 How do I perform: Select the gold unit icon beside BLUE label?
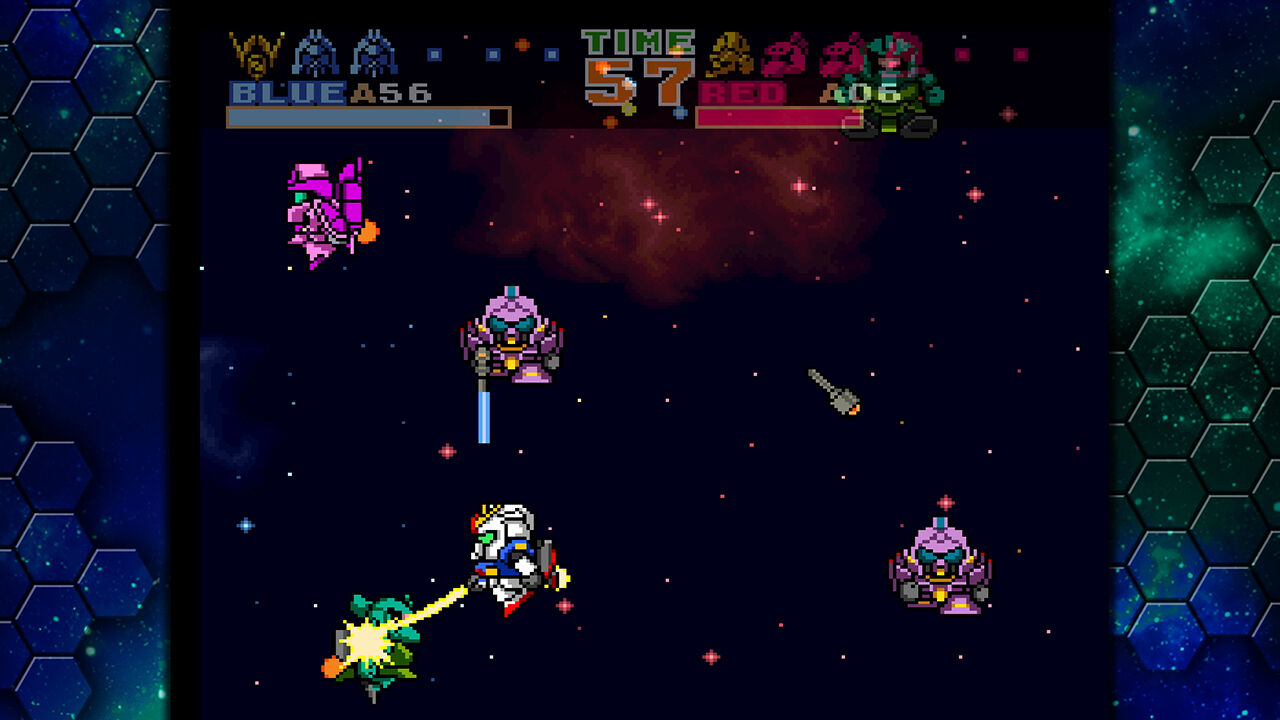click(253, 53)
